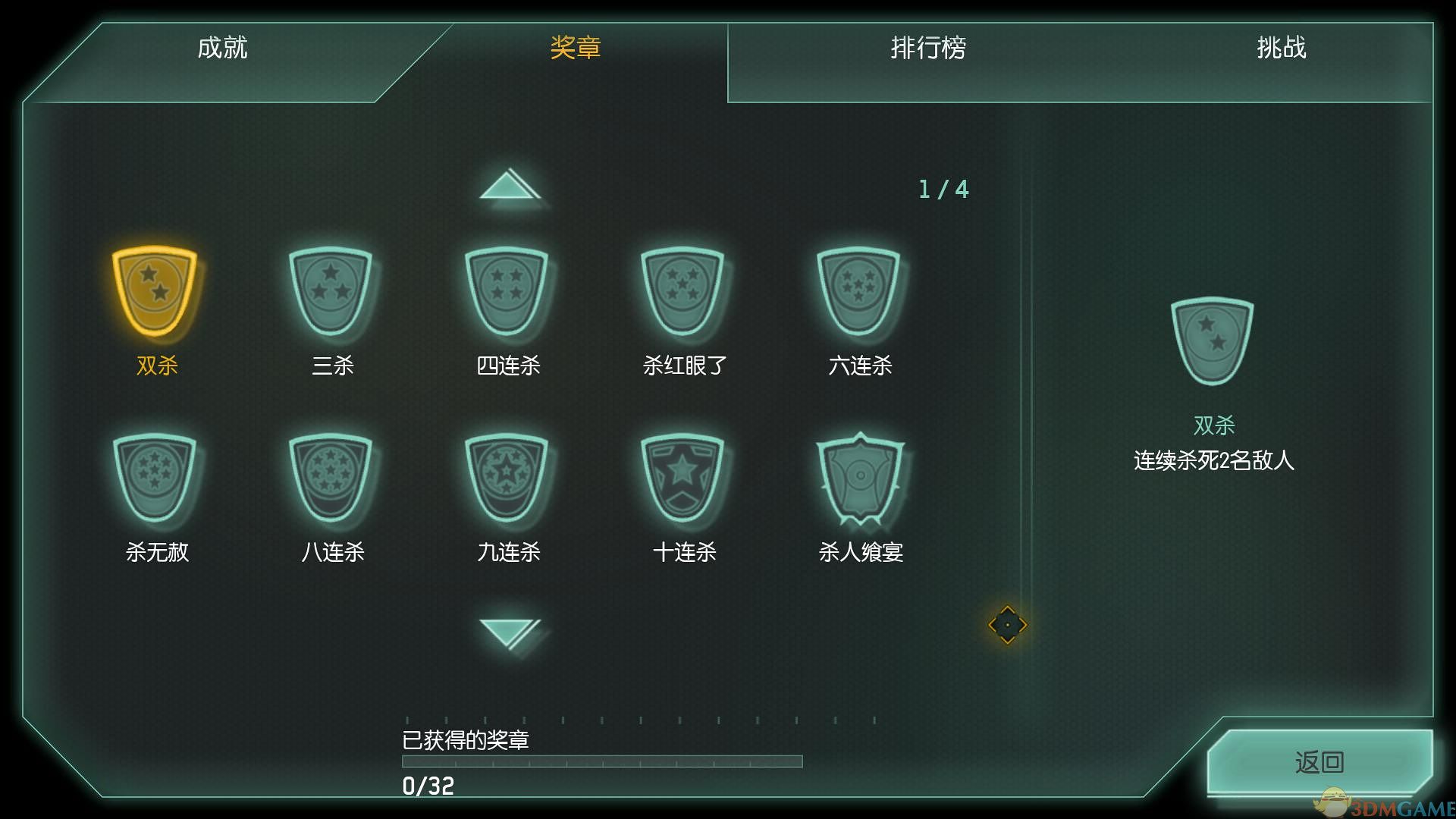Expand the previous medal page with up arrow

[x=511, y=184]
